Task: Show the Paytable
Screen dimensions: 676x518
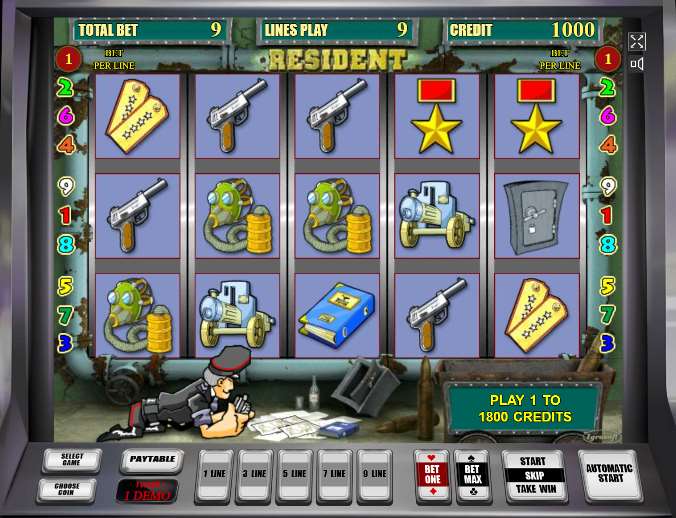Action: pos(151,459)
